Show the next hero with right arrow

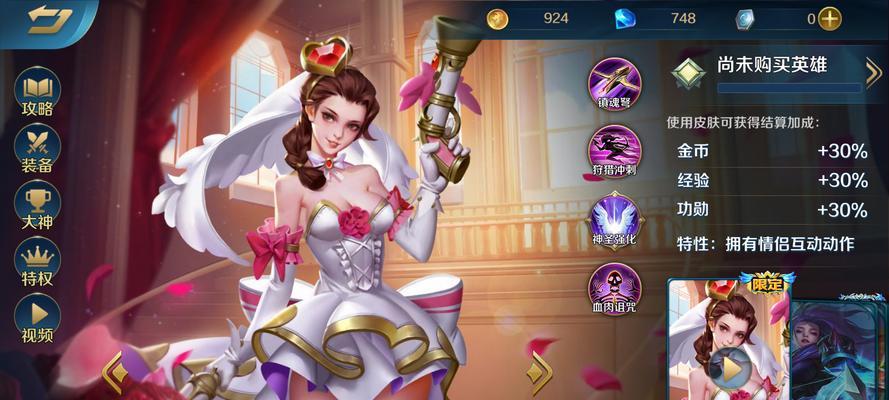[x=540, y=370]
